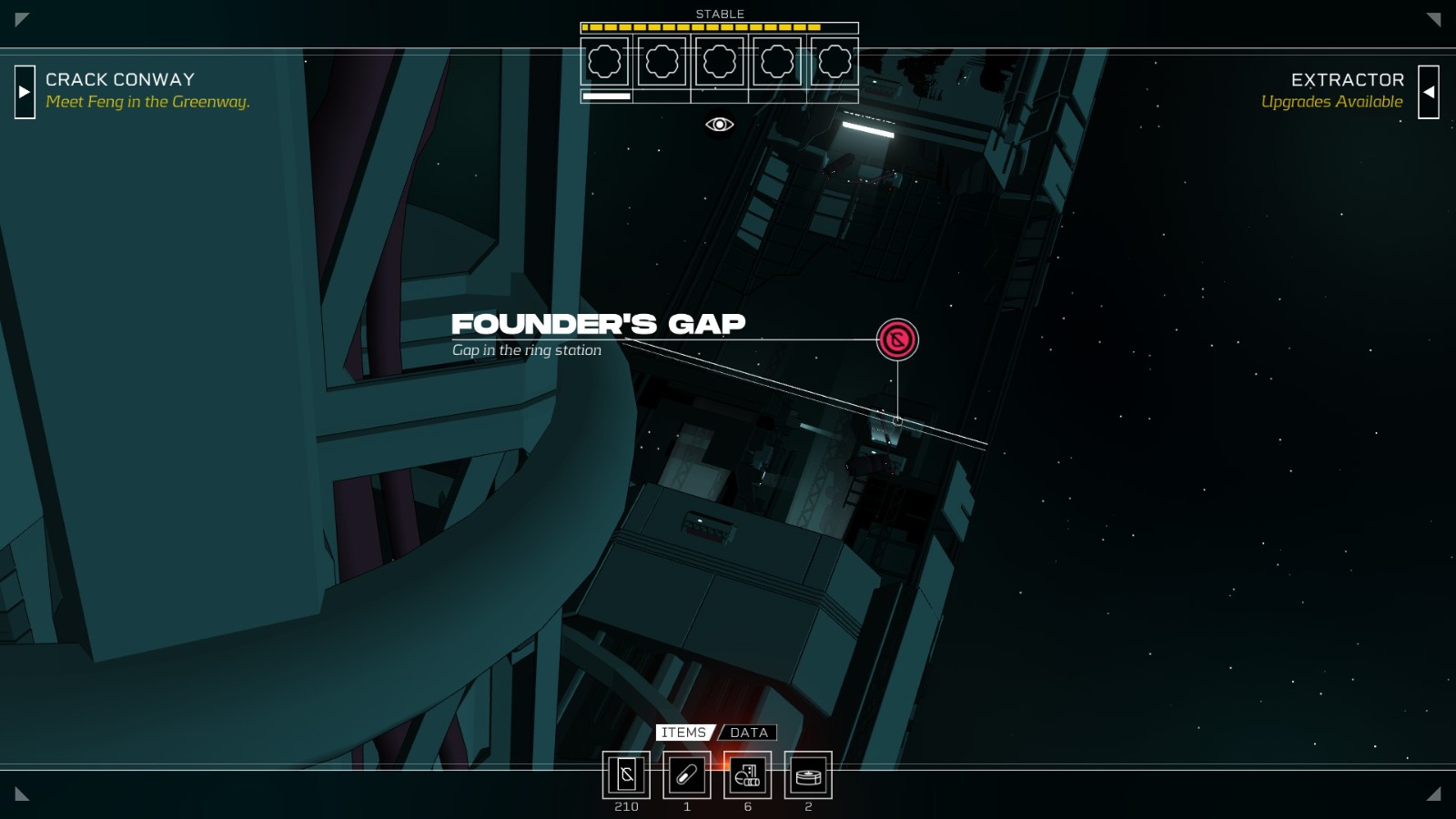Viewport: 1456px width, 819px height.
Task: Select the canister item showing quantity 2
Action: [x=807, y=776]
